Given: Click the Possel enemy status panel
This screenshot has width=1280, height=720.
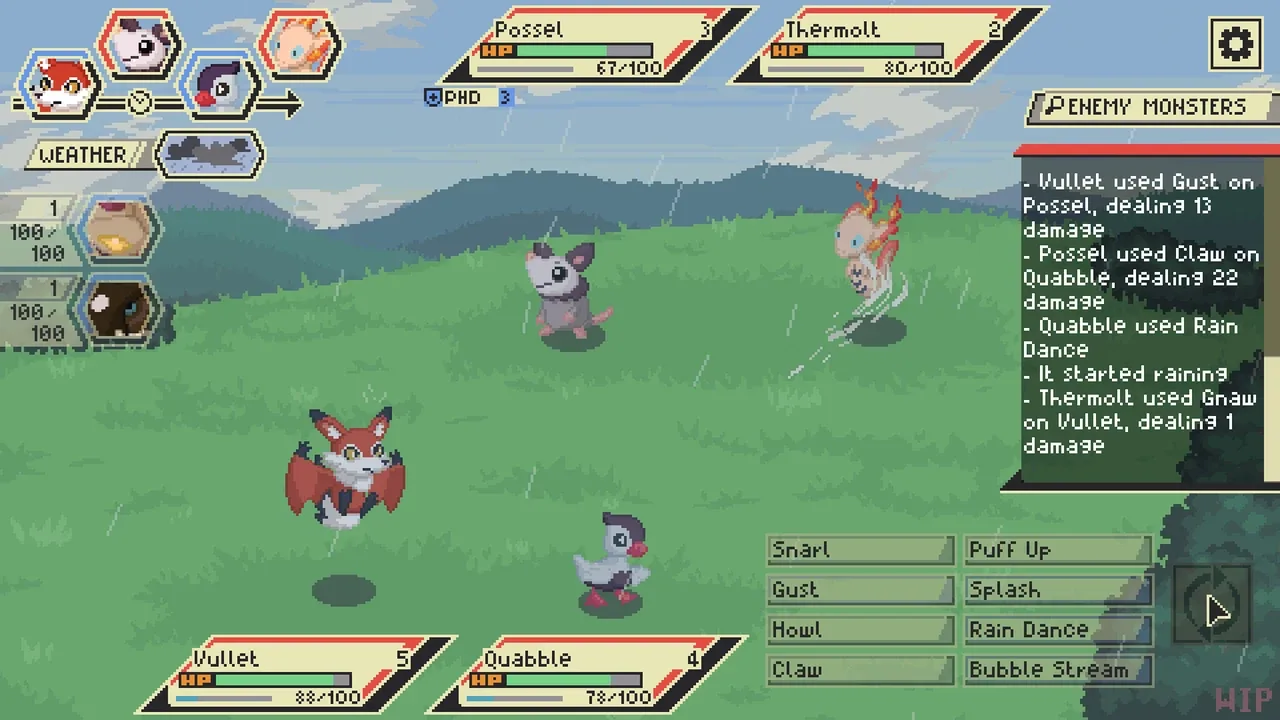Looking at the screenshot, I should click(x=598, y=45).
